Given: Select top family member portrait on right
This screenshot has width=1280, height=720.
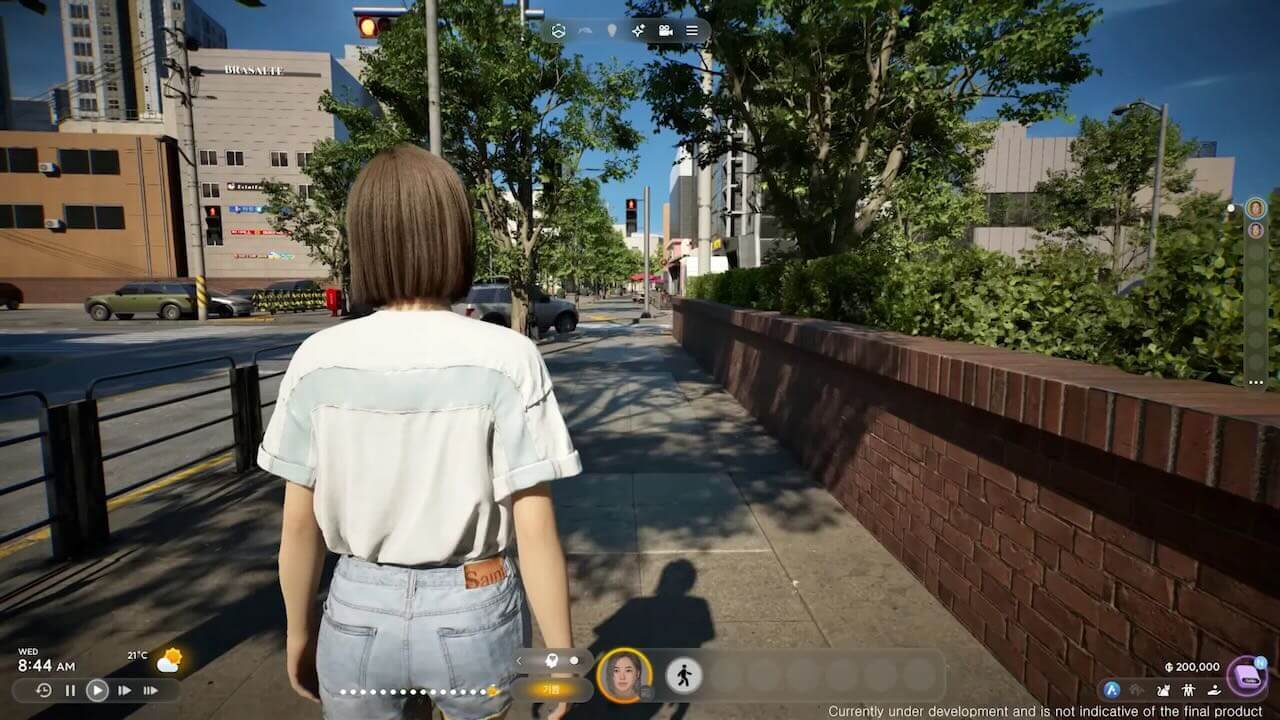Looking at the screenshot, I should (1255, 208).
